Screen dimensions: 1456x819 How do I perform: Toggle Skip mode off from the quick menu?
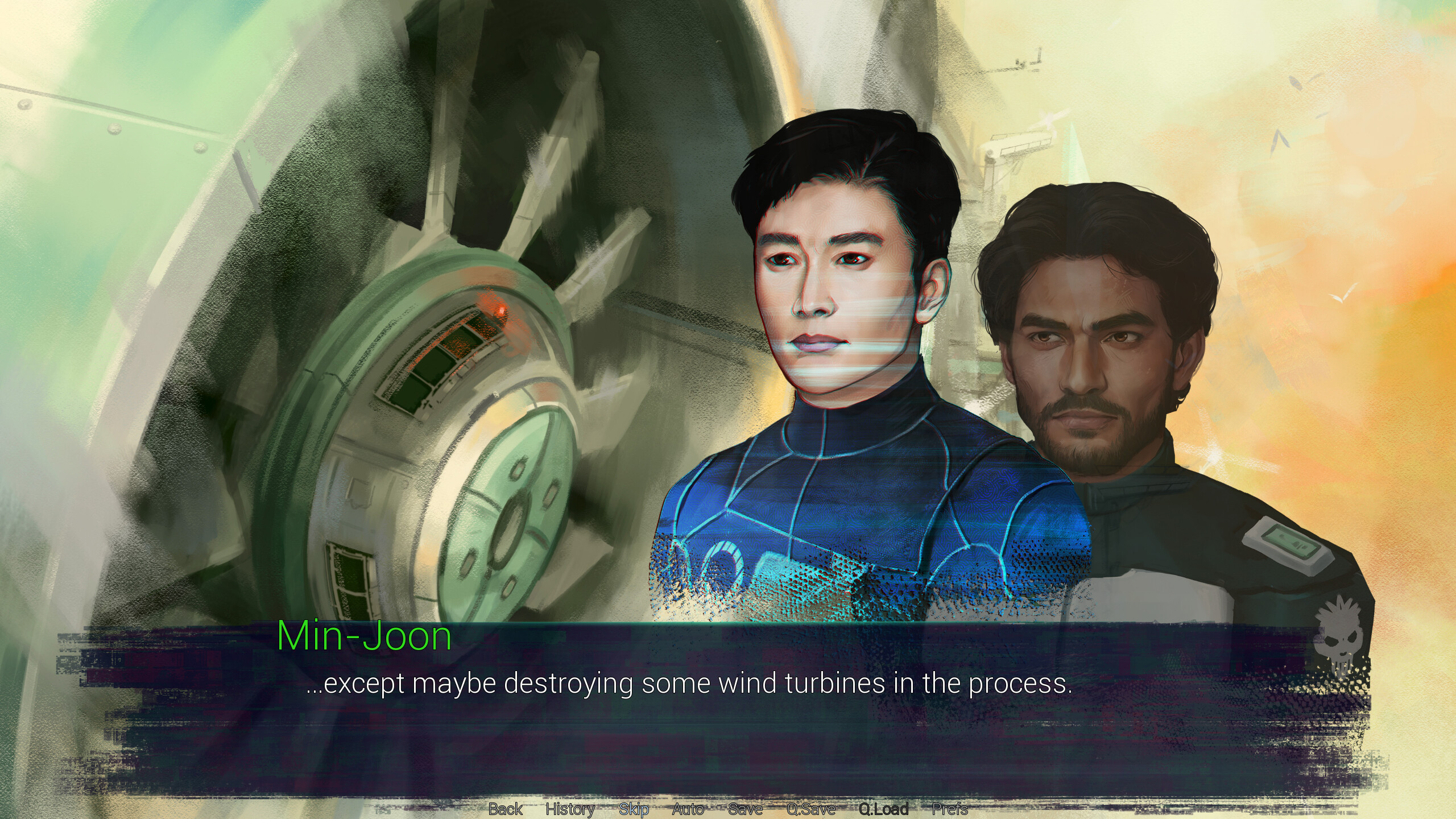[x=635, y=809]
